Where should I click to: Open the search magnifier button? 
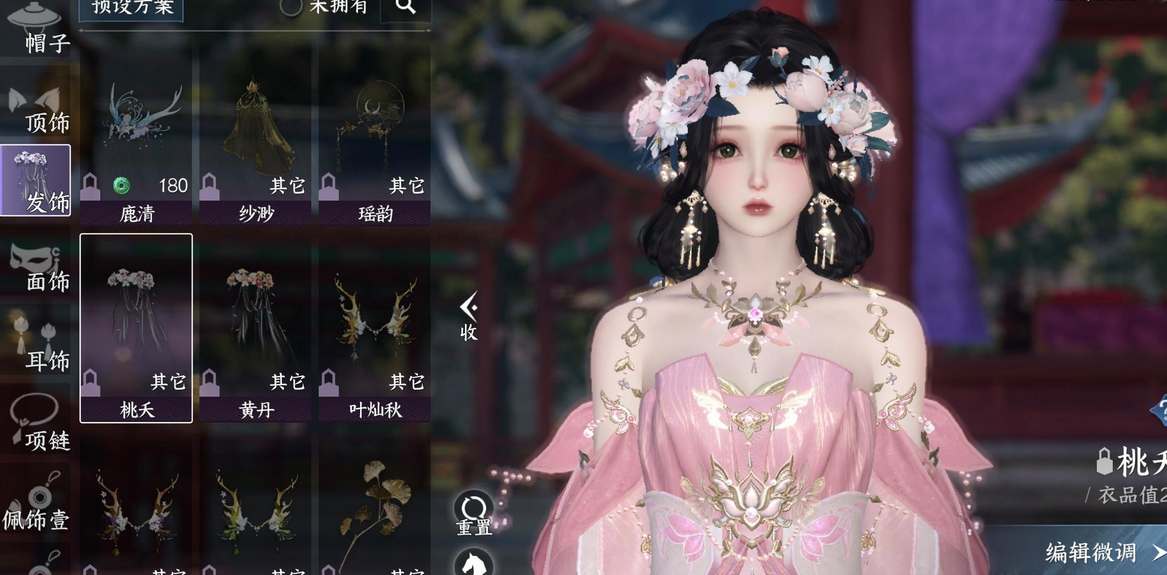pos(405,8)
